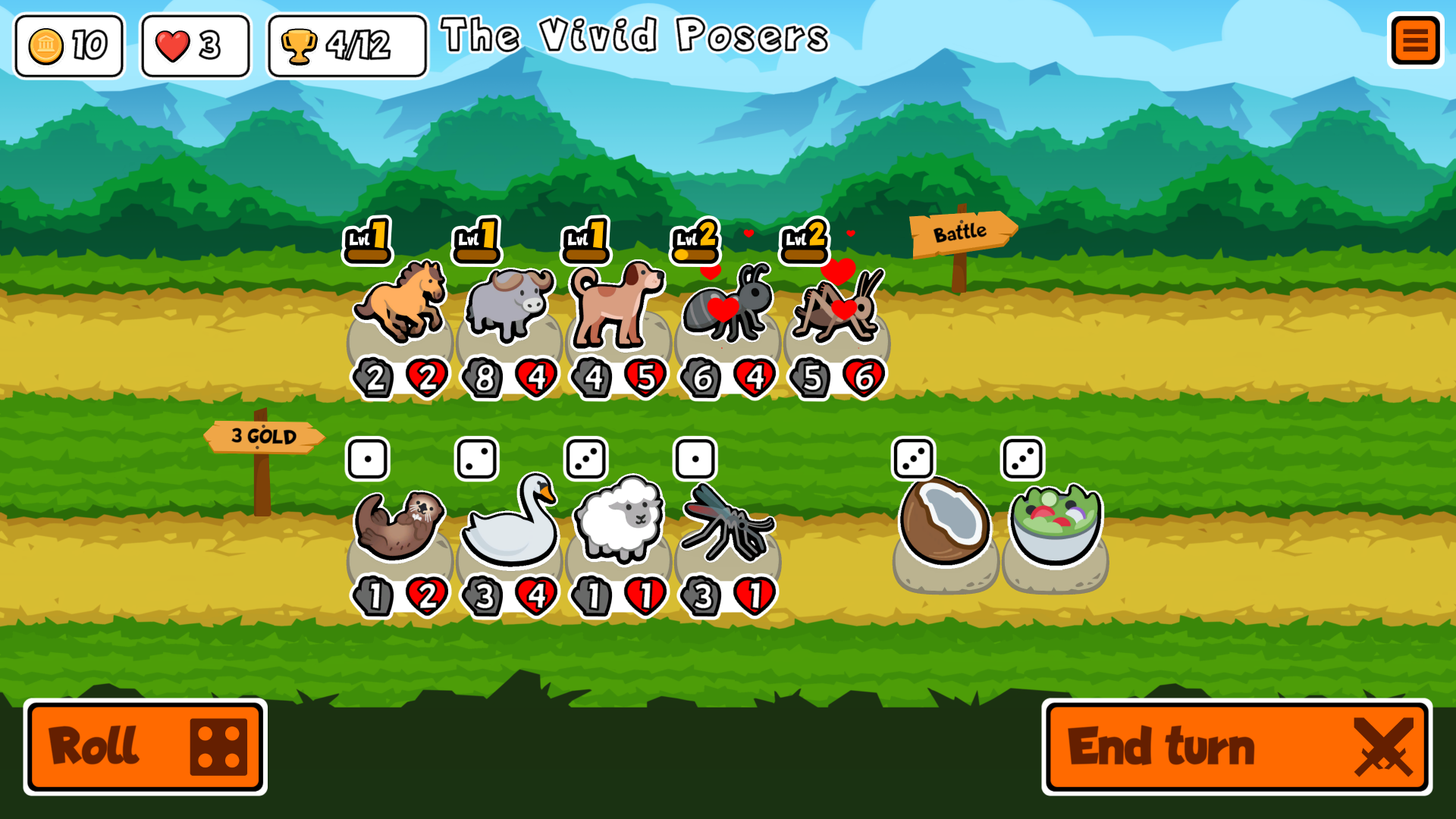This screenshot has height=819, width=1456.
Task: Choose the mosquito shop pet
Action: (726, 523)
